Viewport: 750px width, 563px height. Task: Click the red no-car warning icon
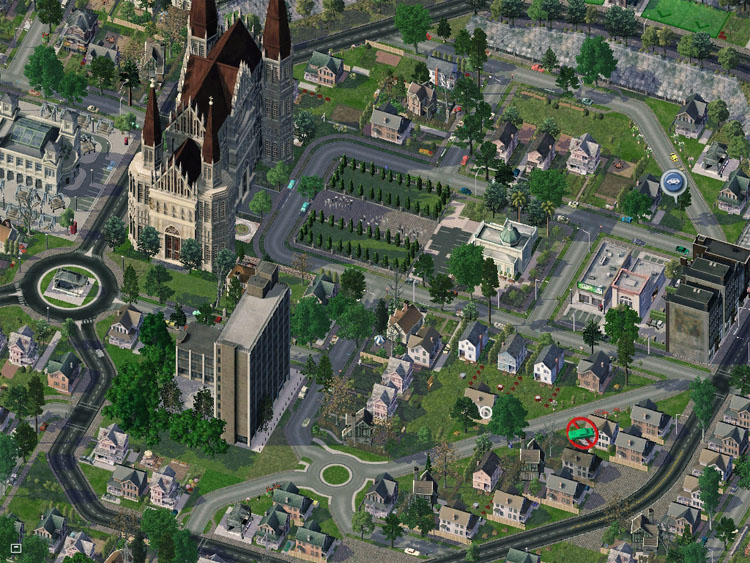(x=581, y=432)
